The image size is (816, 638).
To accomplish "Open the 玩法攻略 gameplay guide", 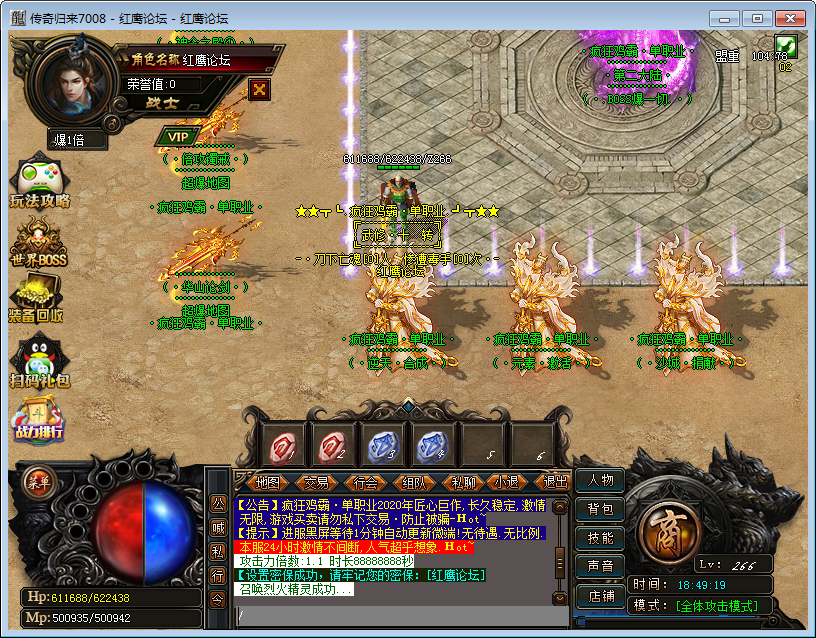I will (39, 183).
